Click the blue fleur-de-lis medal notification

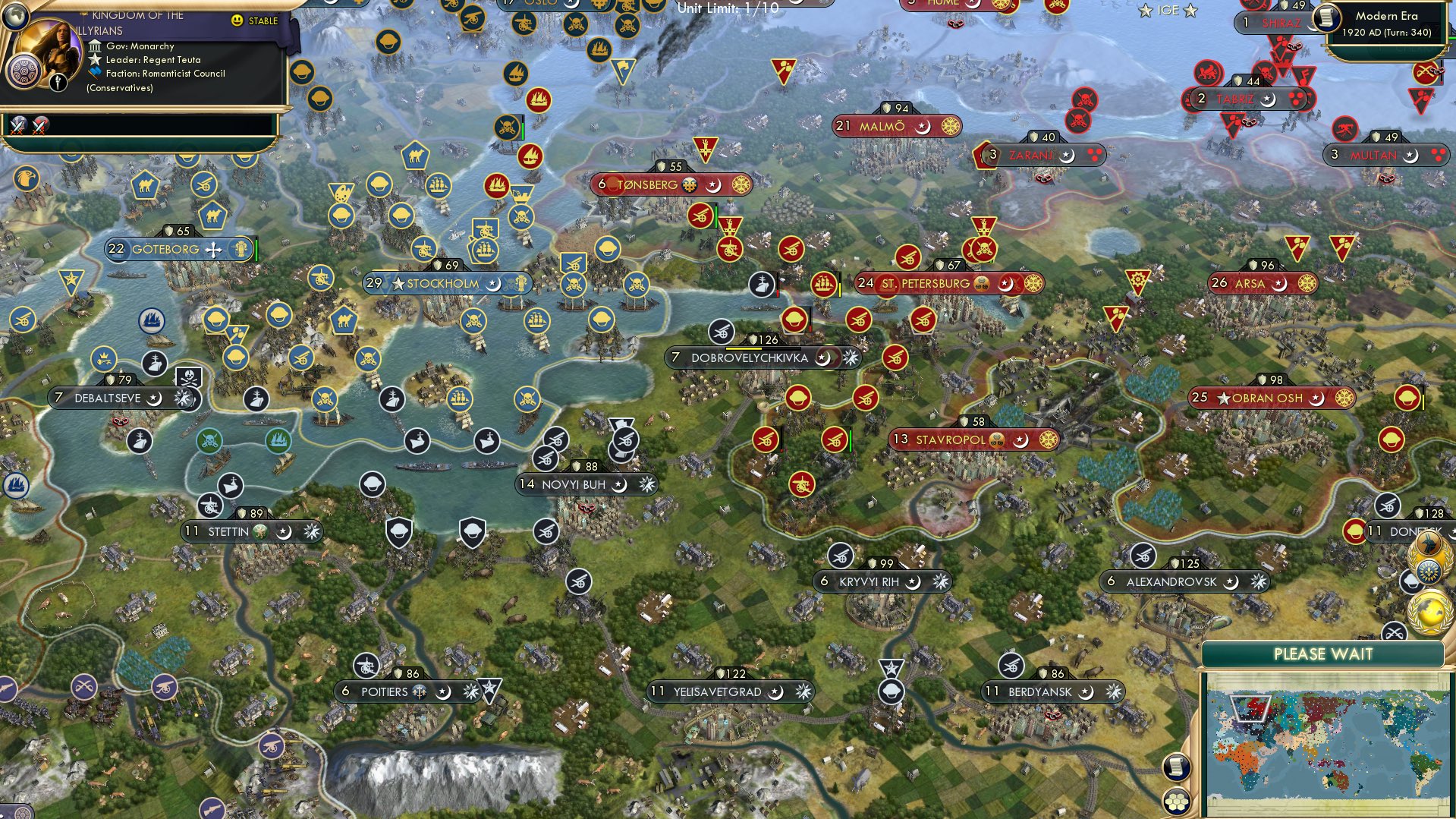1430,571
